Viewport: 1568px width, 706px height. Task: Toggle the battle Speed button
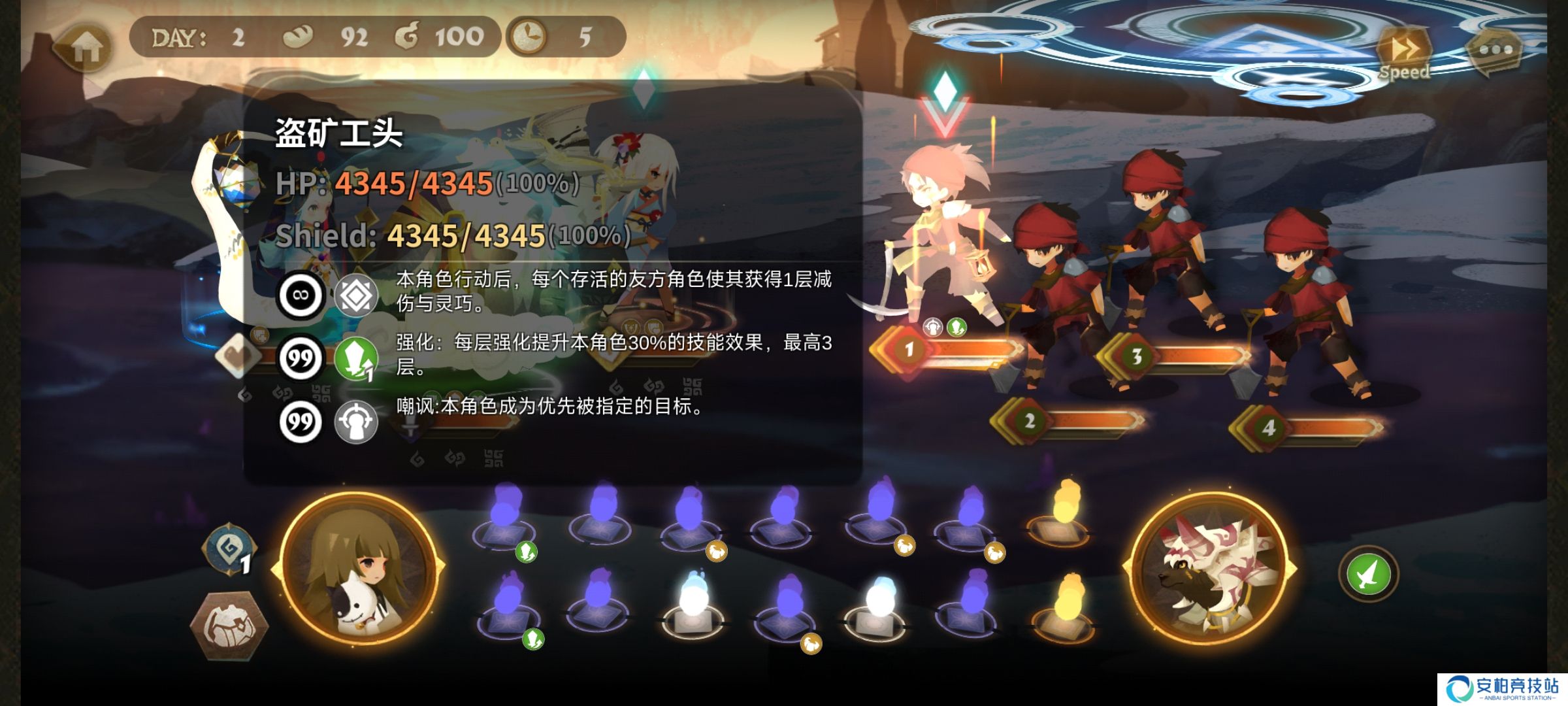point(1403,54)
